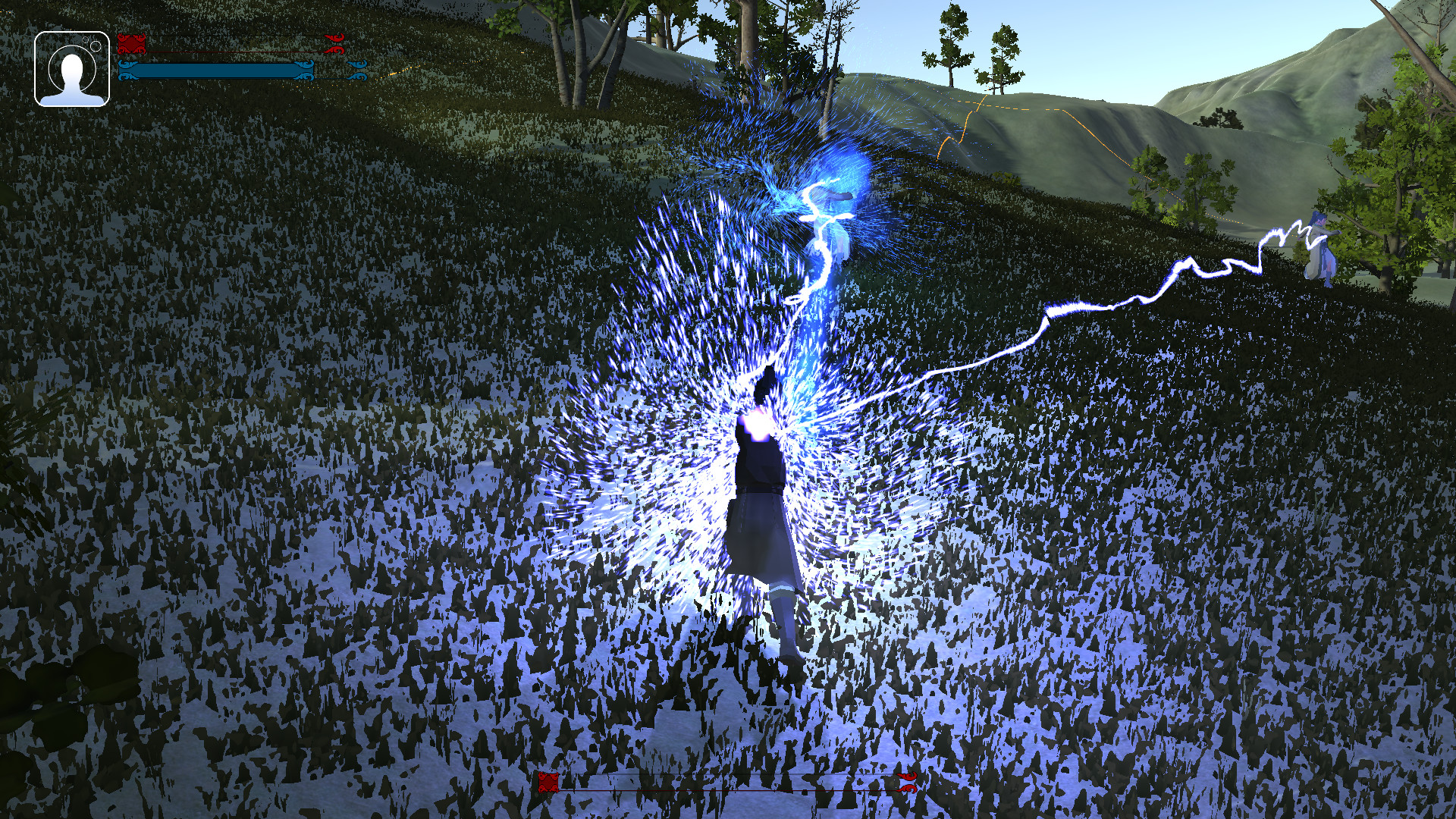Click the red flourish at the HP bar's right end

coord(334,42)
